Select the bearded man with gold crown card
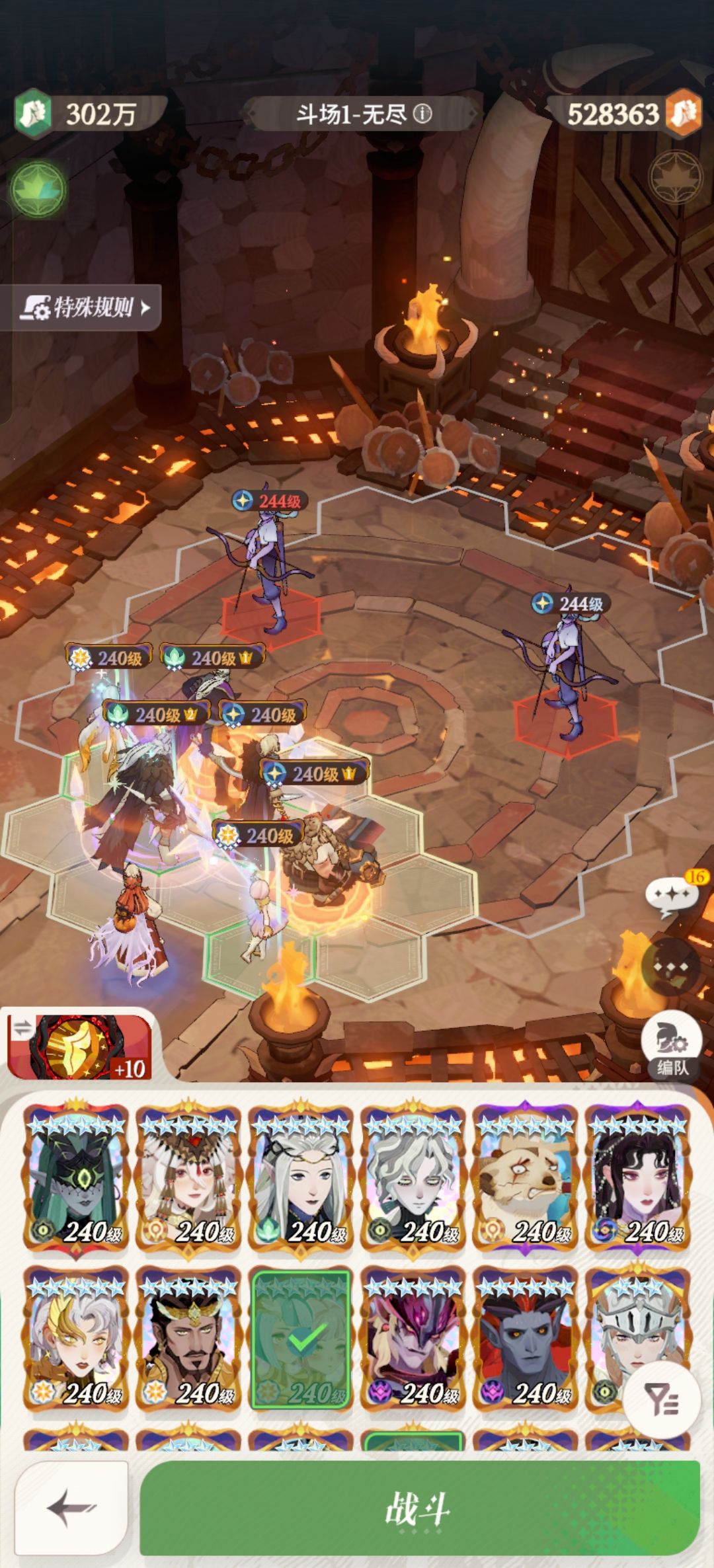714x1568 pixels. click(188, 1339)
